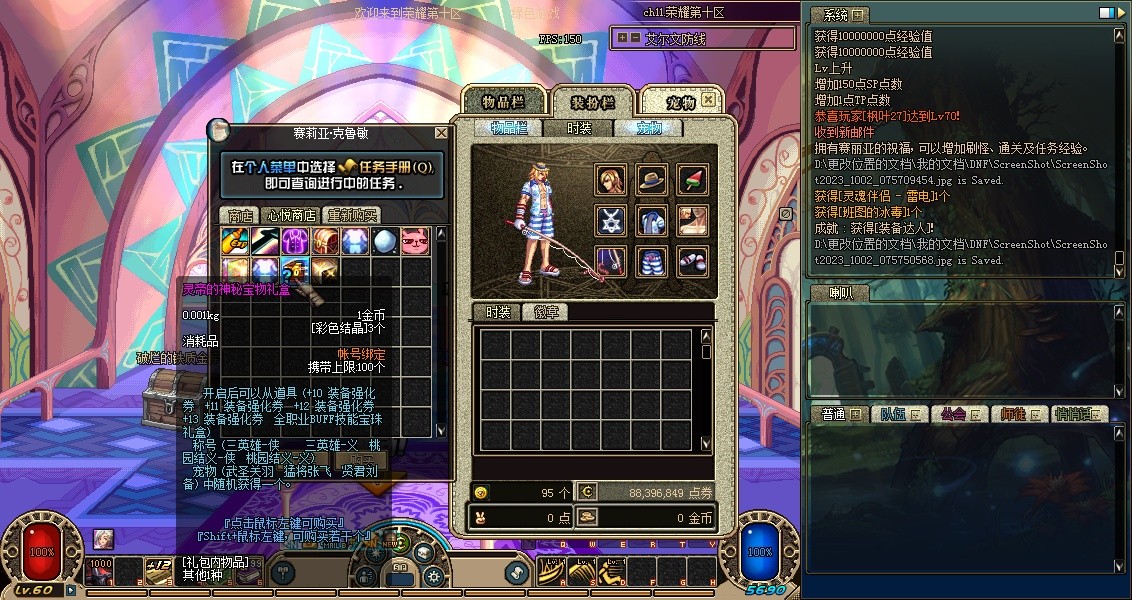Viewport: 1132px width, 600px height.
Task: Select the 师徒 mentor chat channel
Action: click(1014, 414)
